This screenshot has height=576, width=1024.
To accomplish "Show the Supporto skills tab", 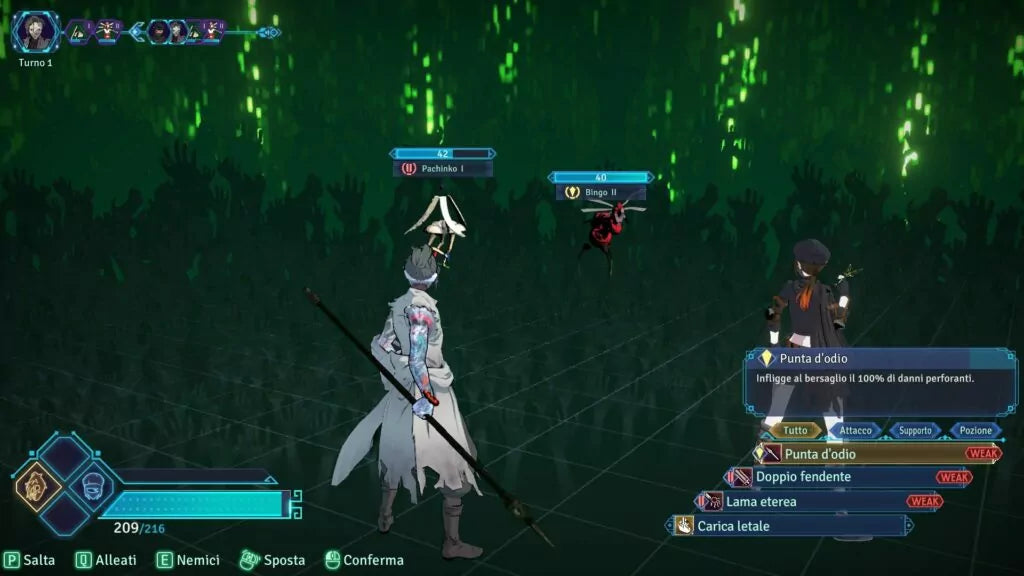I will click(x=914, y=430).
